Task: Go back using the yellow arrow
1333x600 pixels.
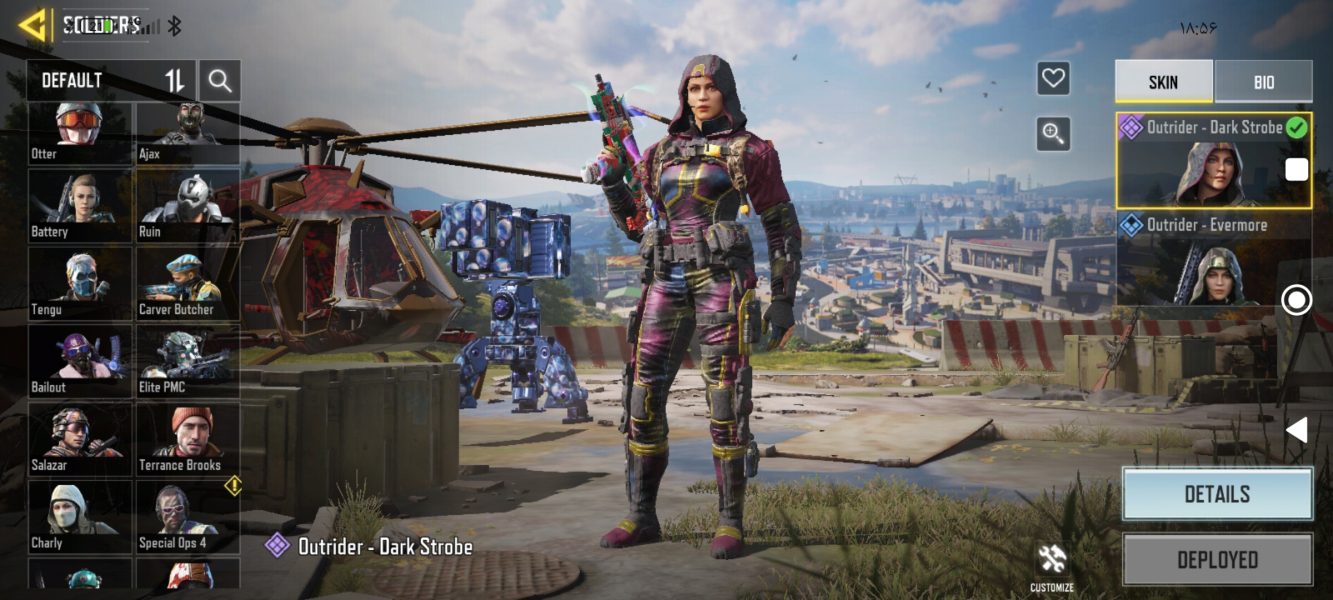Action: (x=33, y=25)
